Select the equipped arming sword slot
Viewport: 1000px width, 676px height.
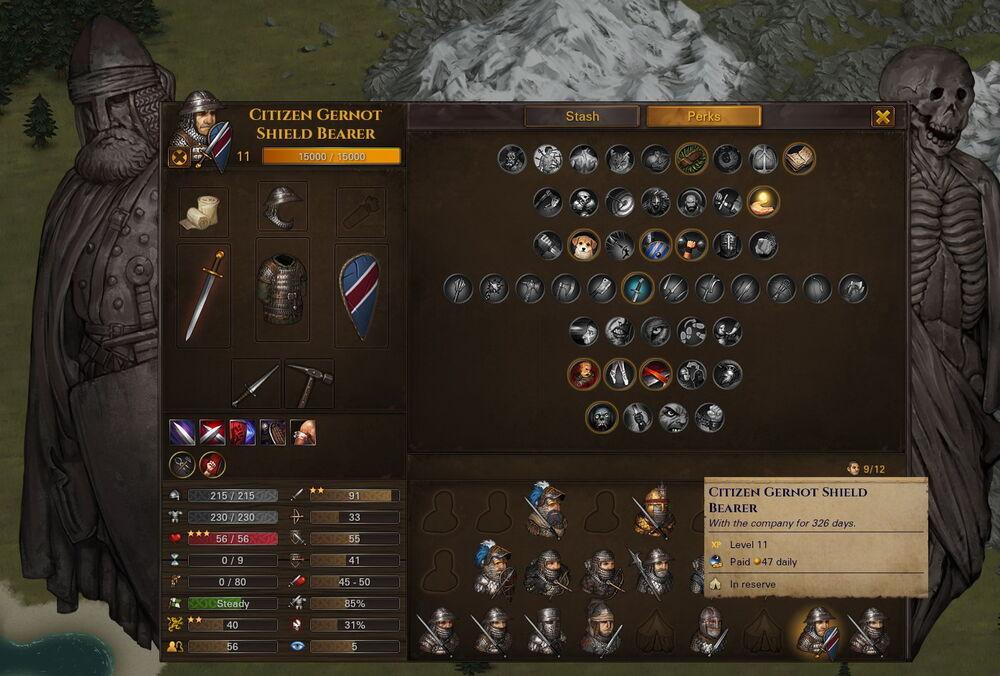click(x=204, y=295)
